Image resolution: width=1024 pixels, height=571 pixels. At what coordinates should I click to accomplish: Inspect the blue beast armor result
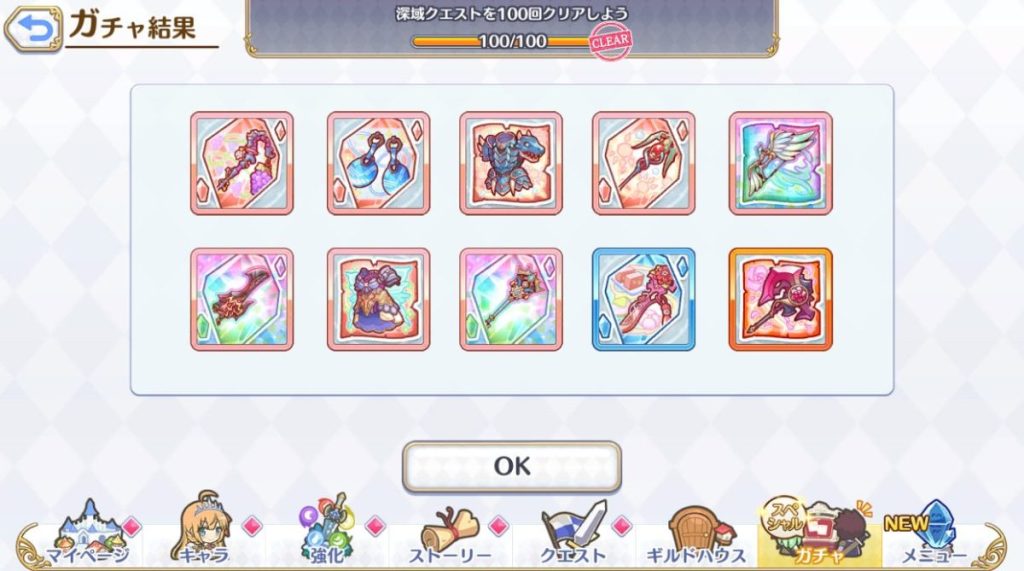click(x=511, y=163)
